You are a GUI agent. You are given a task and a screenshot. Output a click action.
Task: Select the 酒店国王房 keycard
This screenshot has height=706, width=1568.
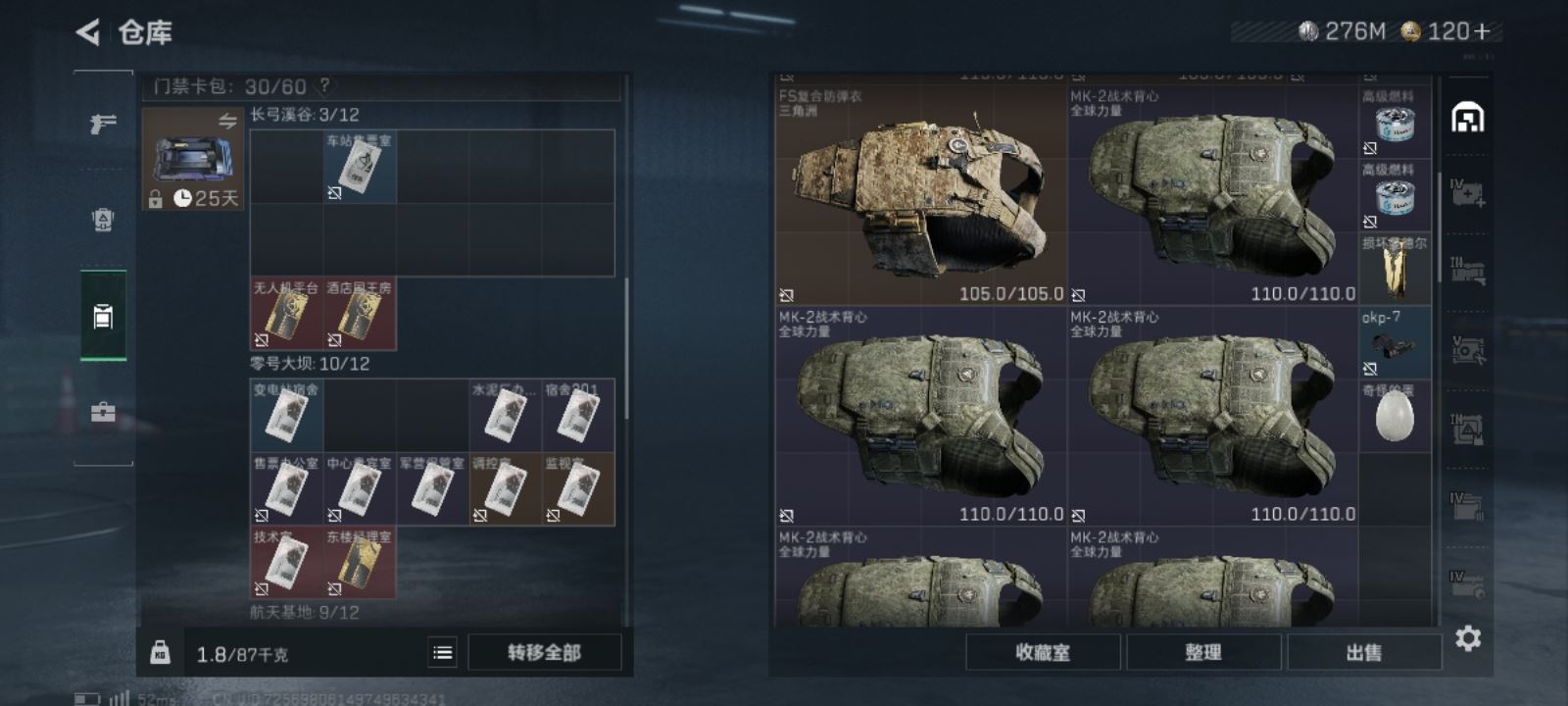[360, 315]
